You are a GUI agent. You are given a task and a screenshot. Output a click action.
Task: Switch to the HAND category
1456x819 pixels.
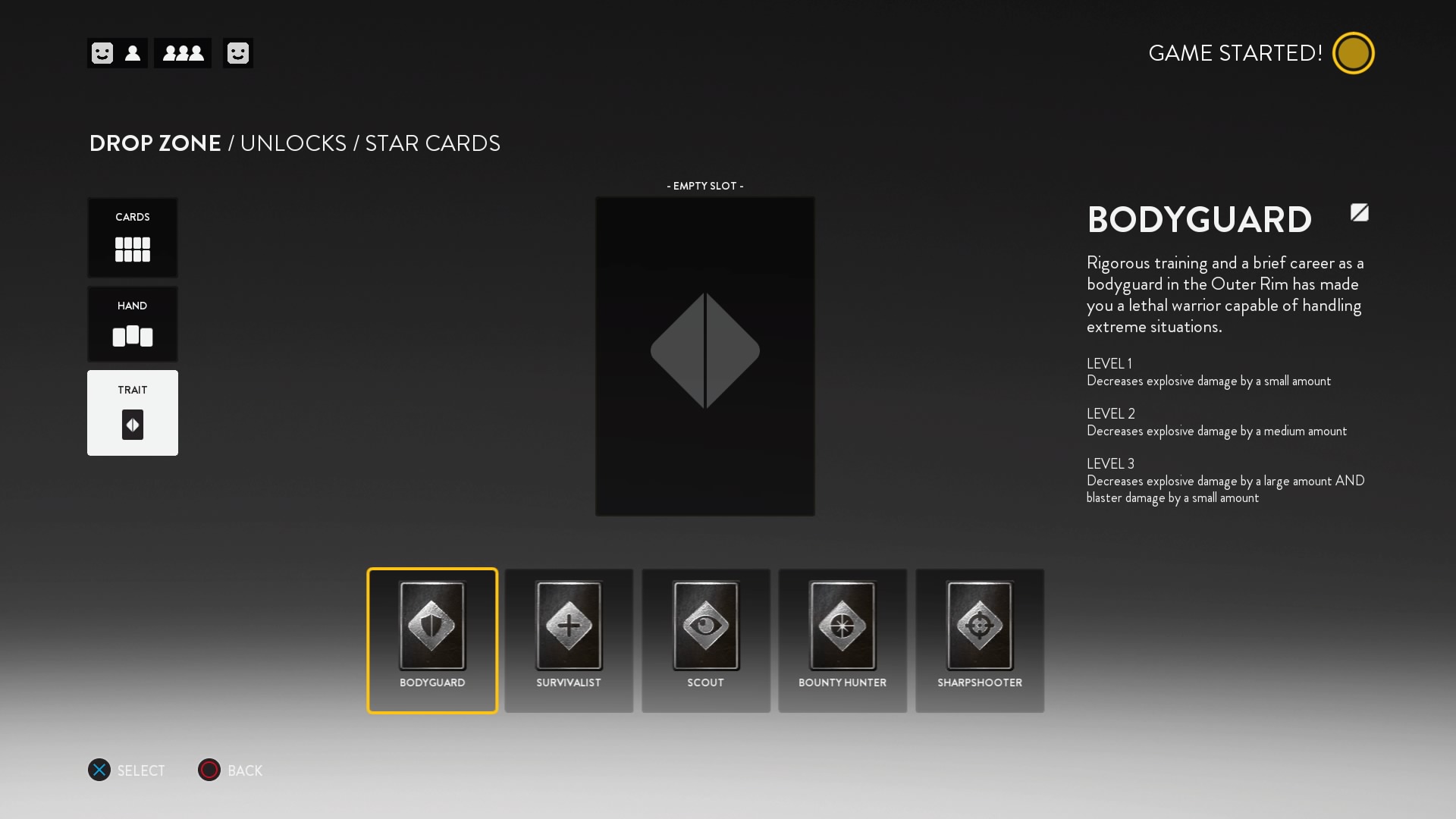point(133,325)
